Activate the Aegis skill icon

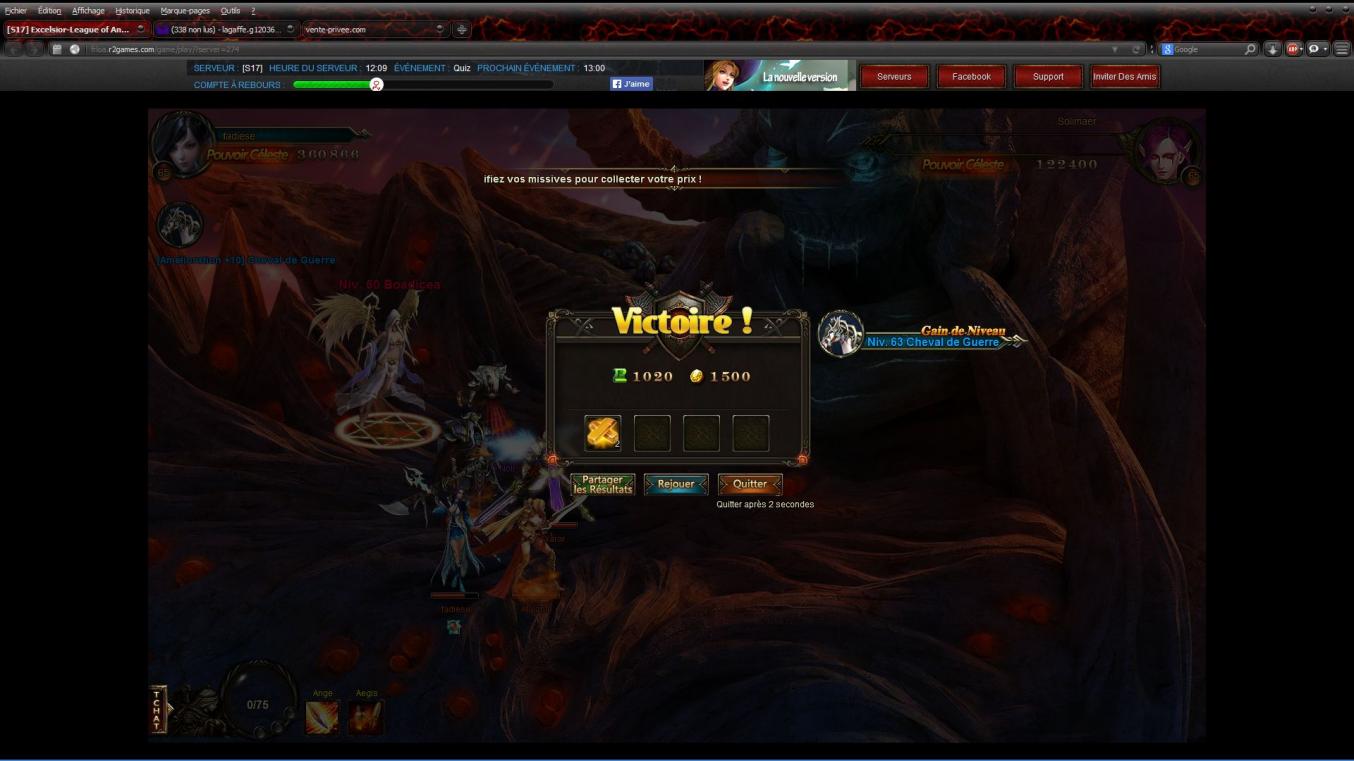click(x=366, y=717)
